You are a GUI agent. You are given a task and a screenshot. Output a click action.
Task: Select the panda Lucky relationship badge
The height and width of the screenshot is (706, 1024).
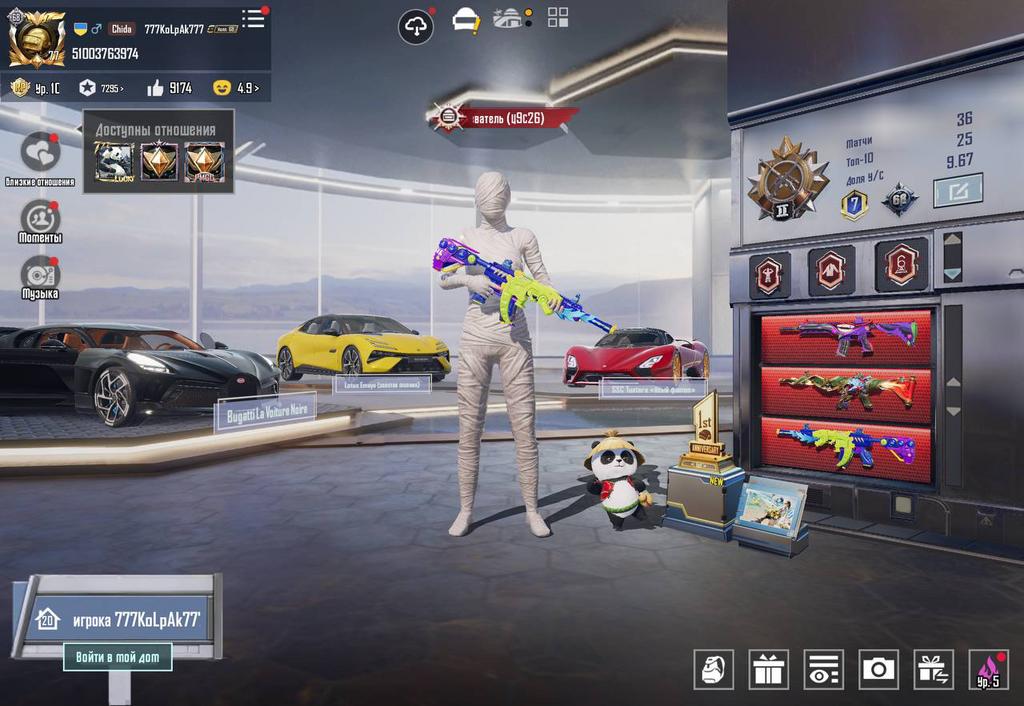click(114, 162)
